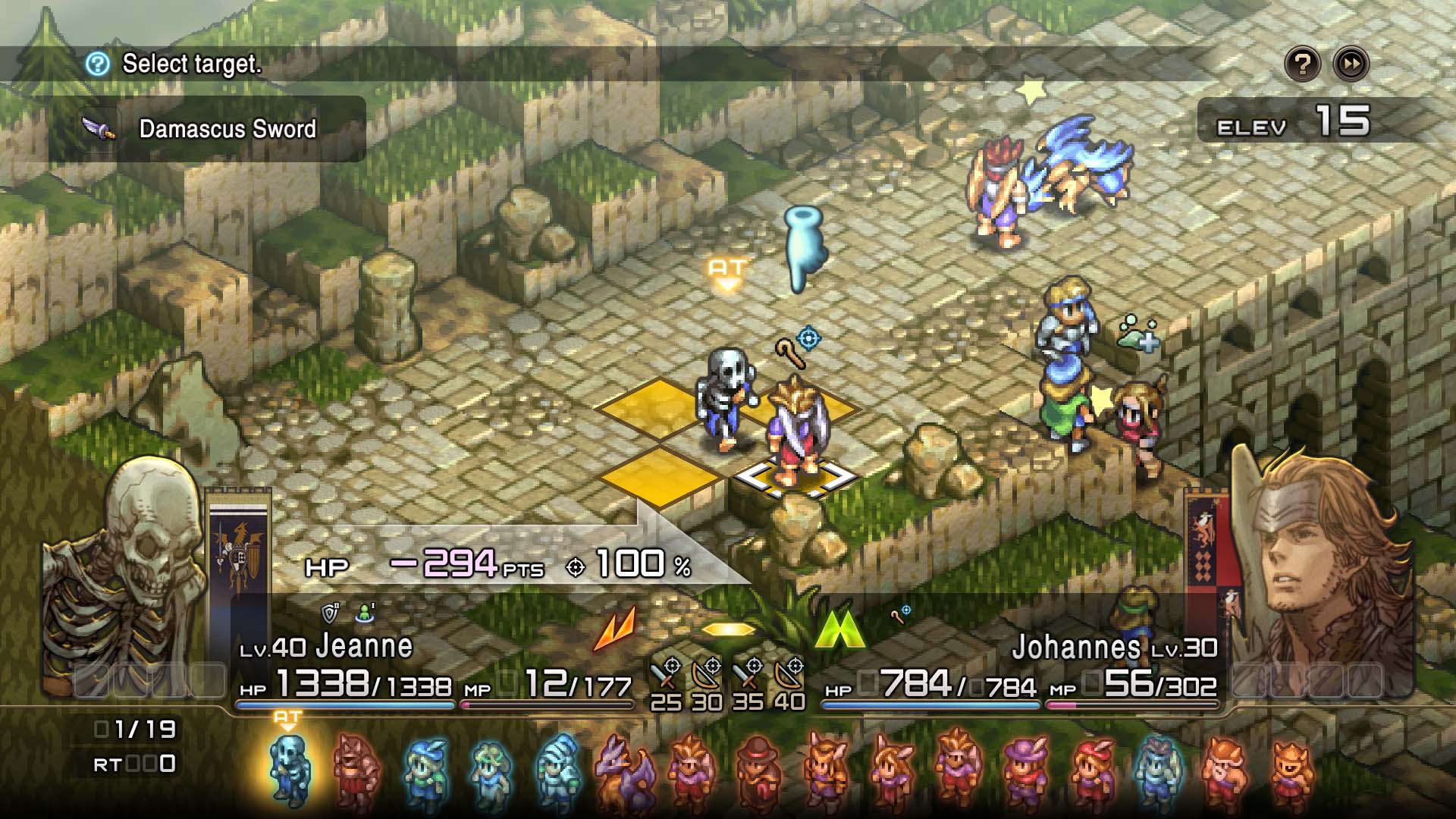Image resolution: width=1456 pixels, height=819 pixels.
Task: Click the green ally status icon near Jeanne's stats
Action: click(x=366, y=611)
